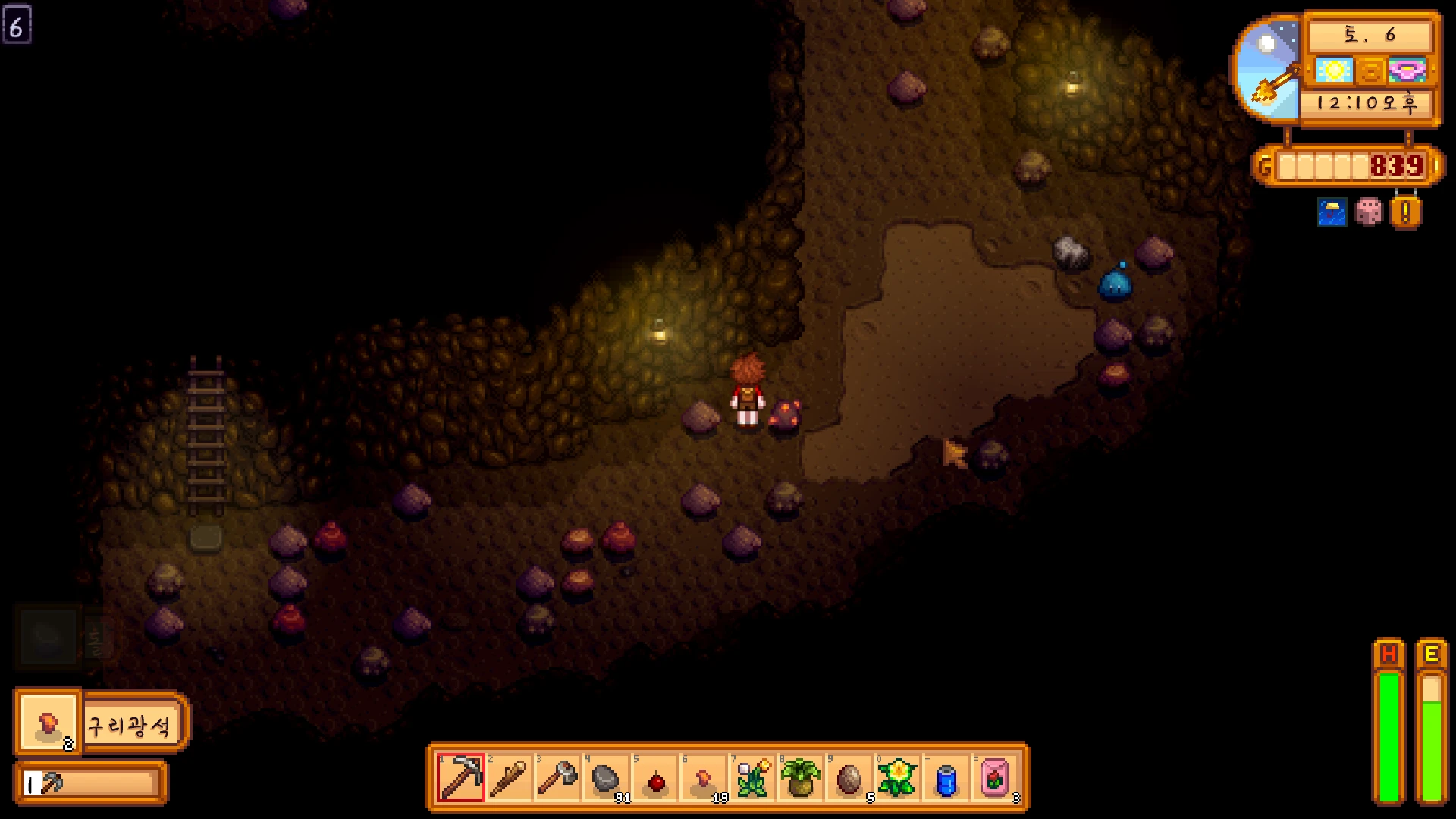Select the pink seed packet slot
The width and height of the screenshot is (1456, 819).
995,777
